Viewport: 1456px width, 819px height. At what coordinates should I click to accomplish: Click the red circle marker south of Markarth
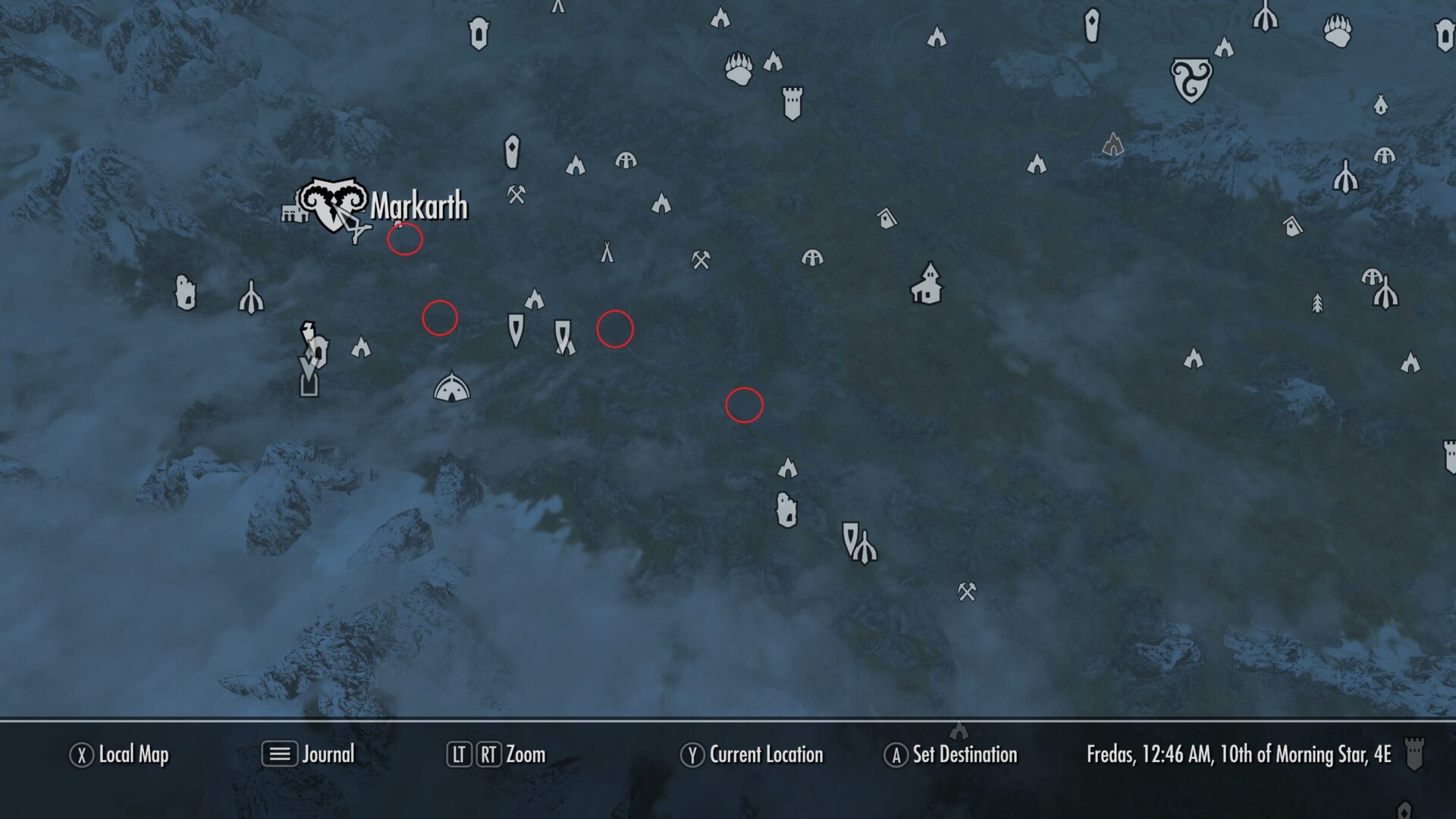coord(404,239)
